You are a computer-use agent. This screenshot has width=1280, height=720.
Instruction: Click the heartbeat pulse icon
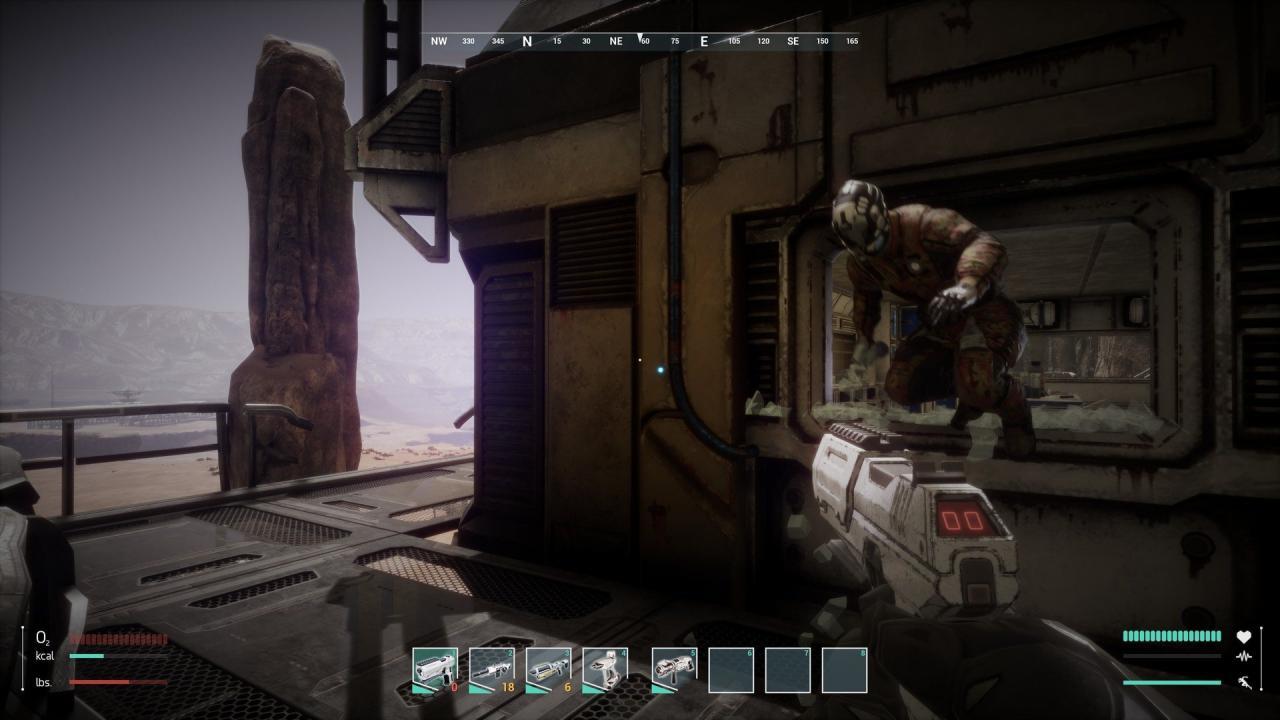tap(1244, 657)
